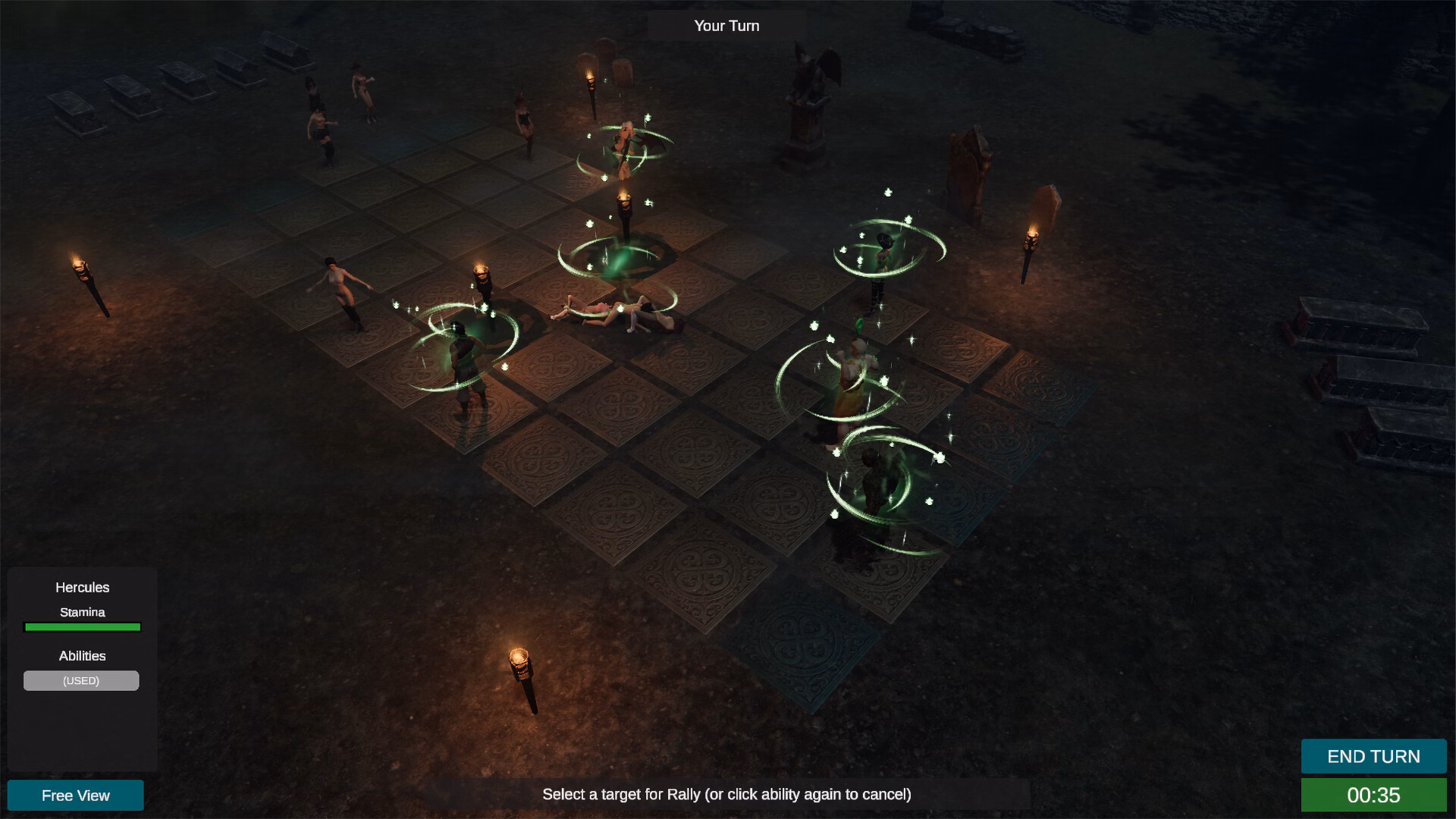
Task: Switch to Free View camera
Action: (x=76, y=795)
